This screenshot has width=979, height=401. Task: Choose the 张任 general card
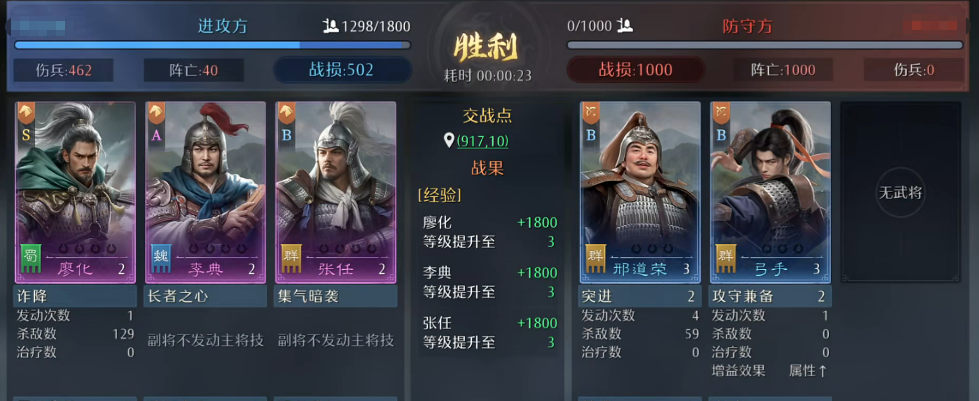click(335, 190)
